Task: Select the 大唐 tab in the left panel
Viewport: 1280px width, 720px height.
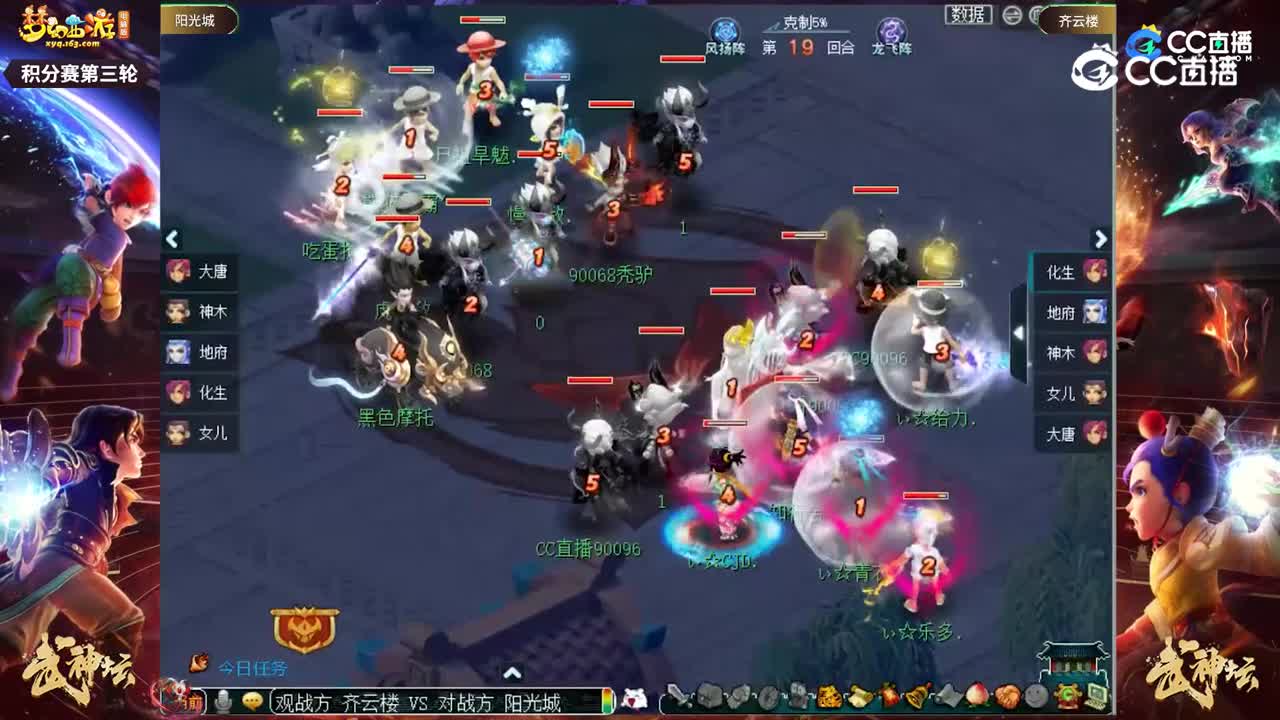Action: tap(202, 272)
